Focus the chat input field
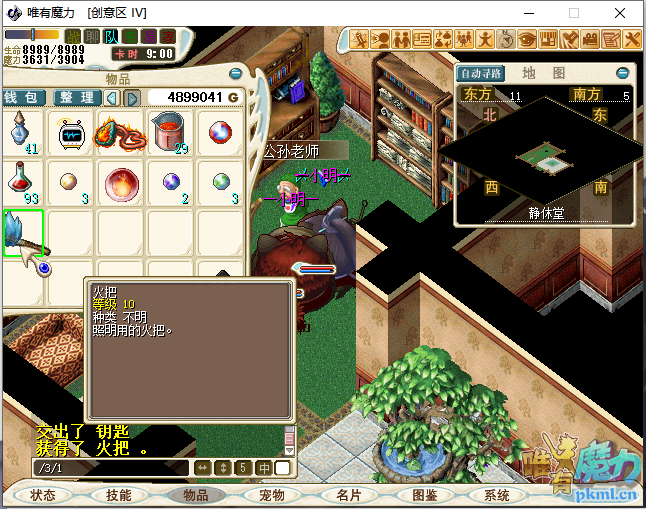 pos(110,467)
